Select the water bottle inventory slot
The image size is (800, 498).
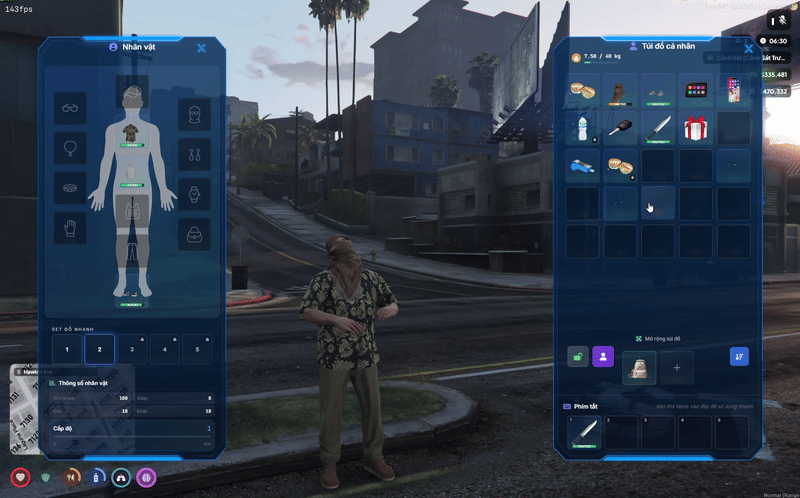point(584,128)
